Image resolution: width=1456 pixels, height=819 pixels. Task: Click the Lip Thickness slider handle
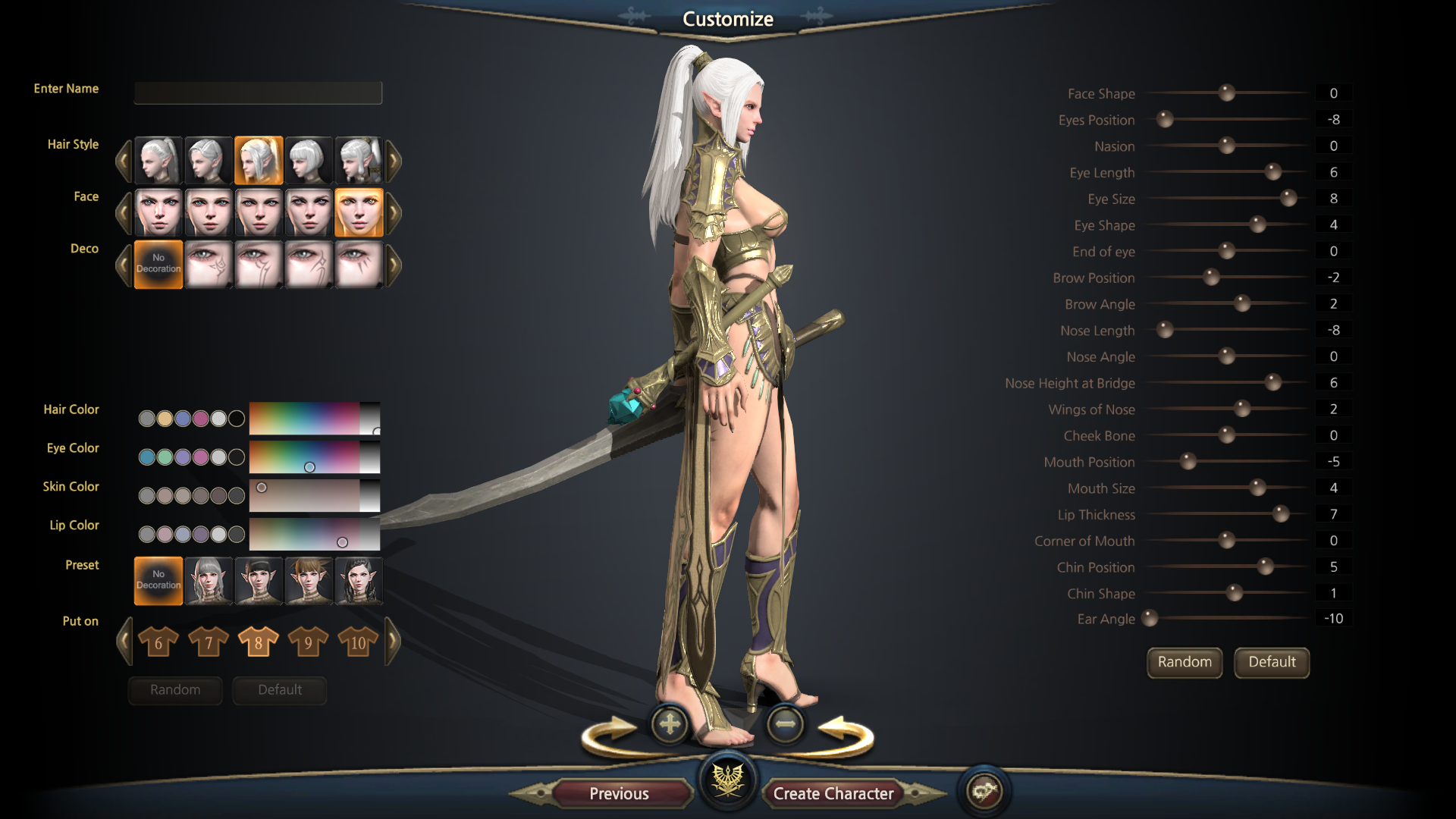click(1281, 514)
